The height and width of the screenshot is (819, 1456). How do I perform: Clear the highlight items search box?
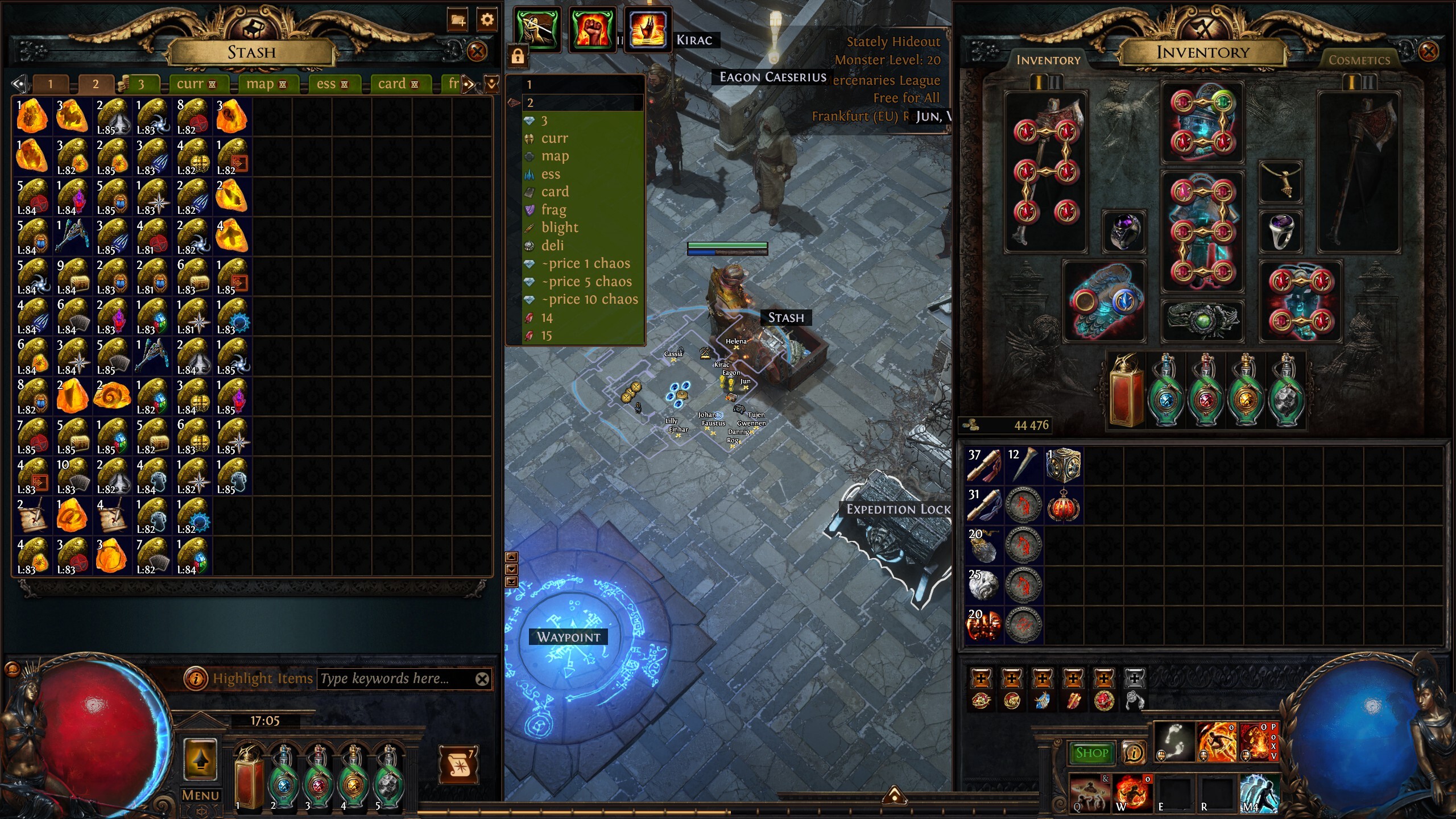point(482,679)
